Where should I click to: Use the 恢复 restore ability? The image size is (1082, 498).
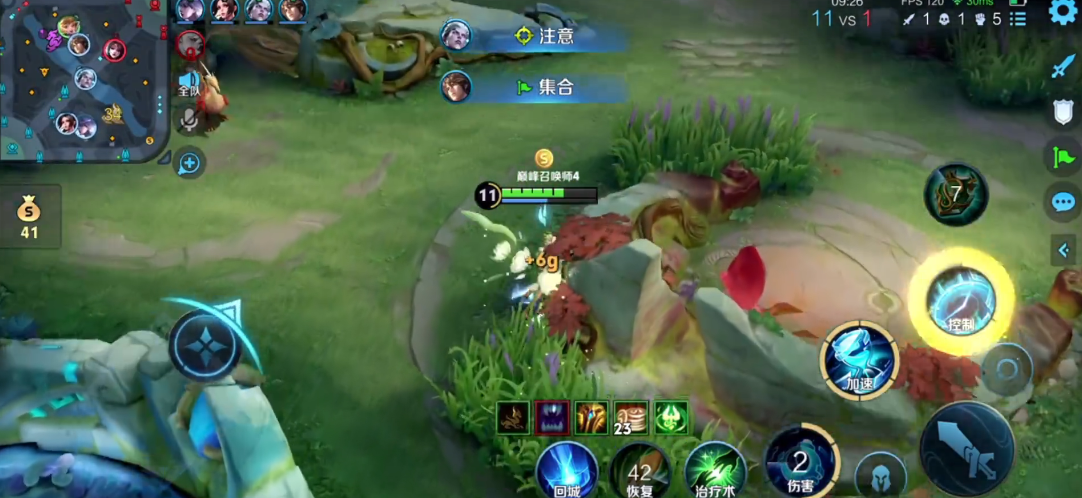(640, 472)
